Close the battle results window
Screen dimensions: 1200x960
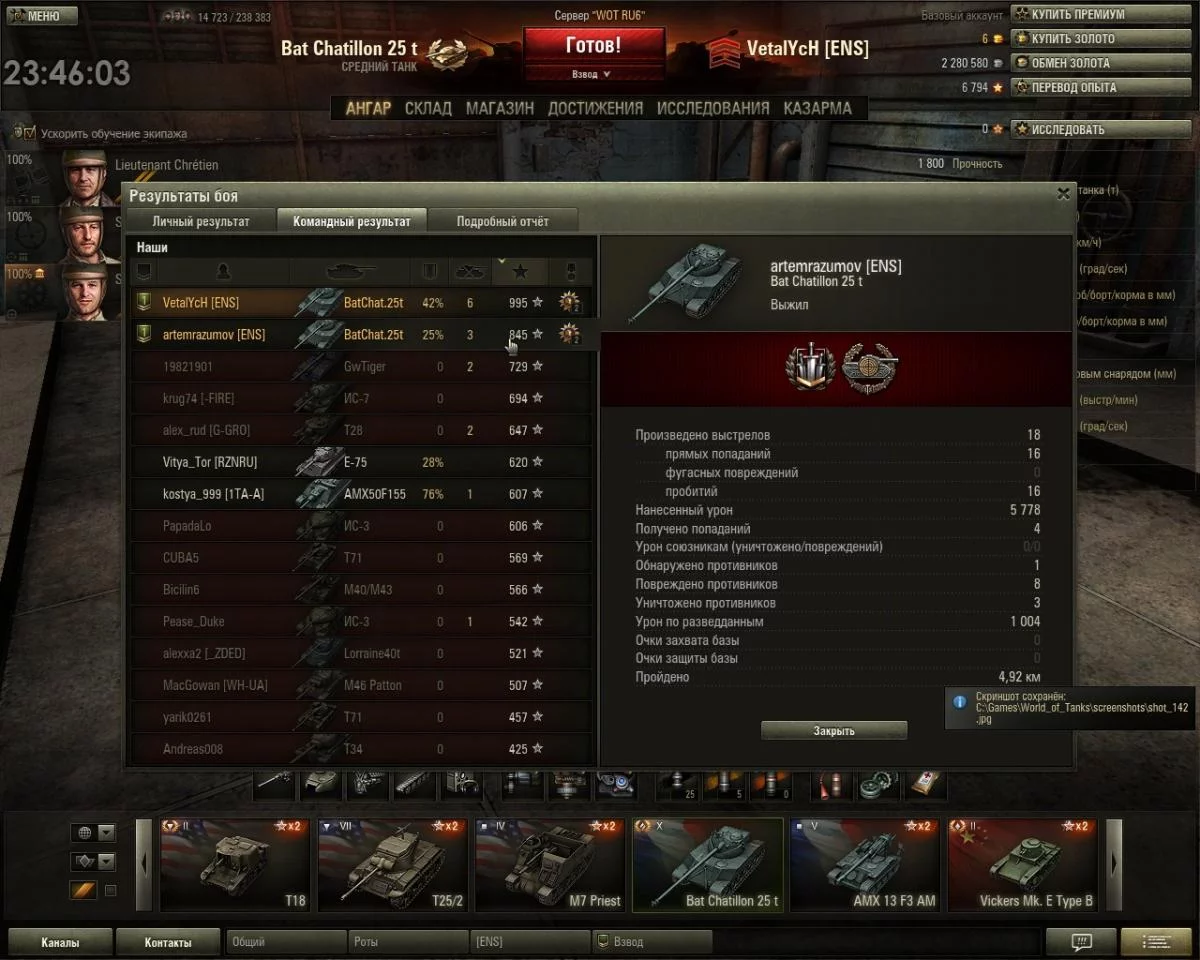point(1063,194)
